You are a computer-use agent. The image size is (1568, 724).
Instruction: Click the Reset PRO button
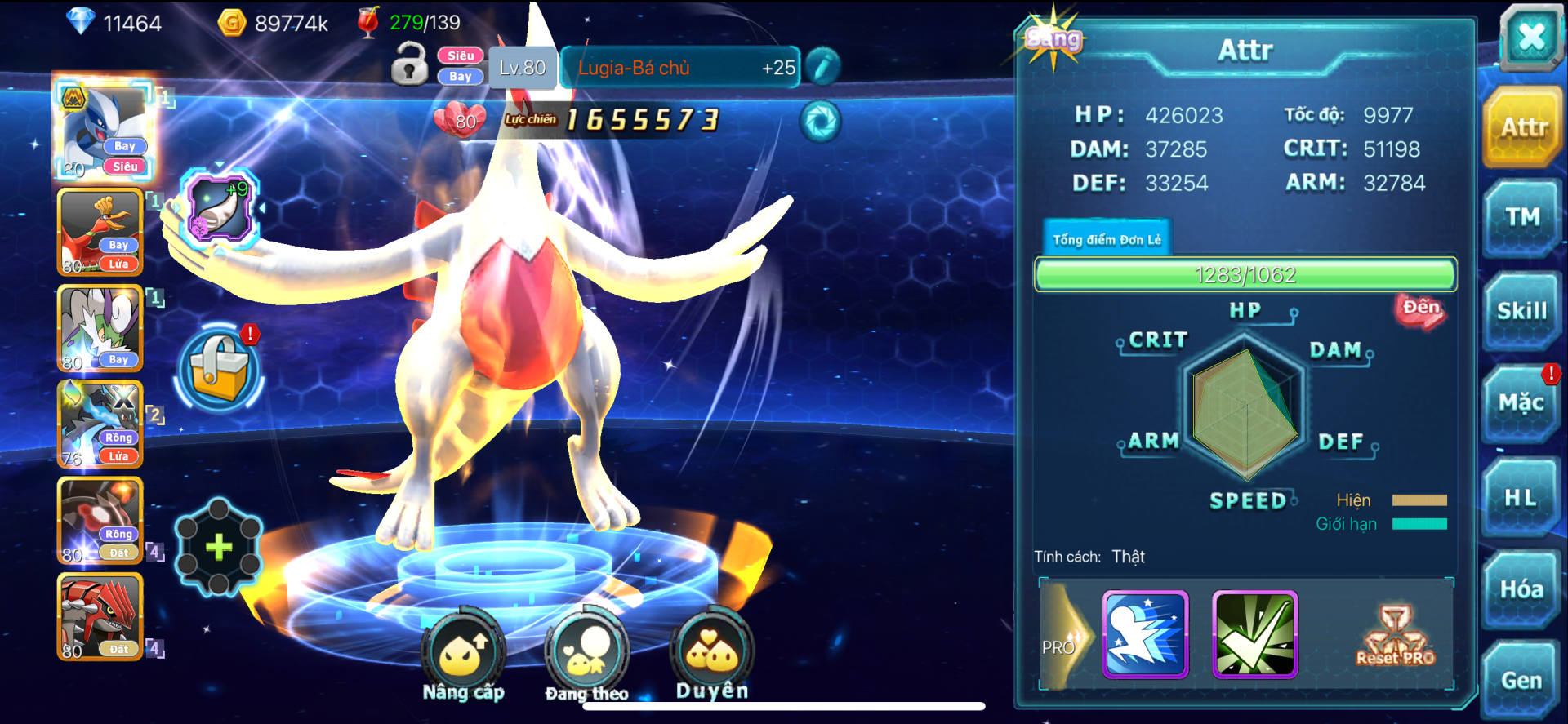pos(1395,637)
